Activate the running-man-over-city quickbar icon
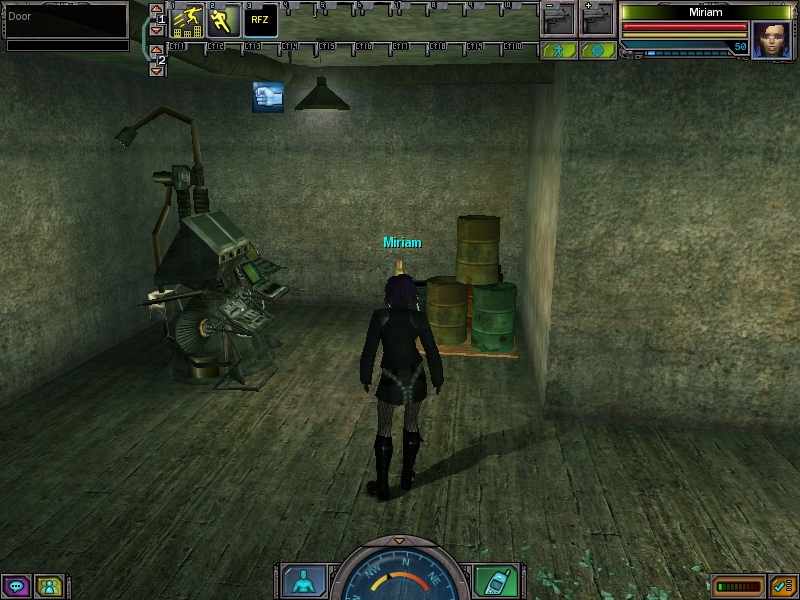The height and width of the screenshot is (600, 800). click(187, 20)
